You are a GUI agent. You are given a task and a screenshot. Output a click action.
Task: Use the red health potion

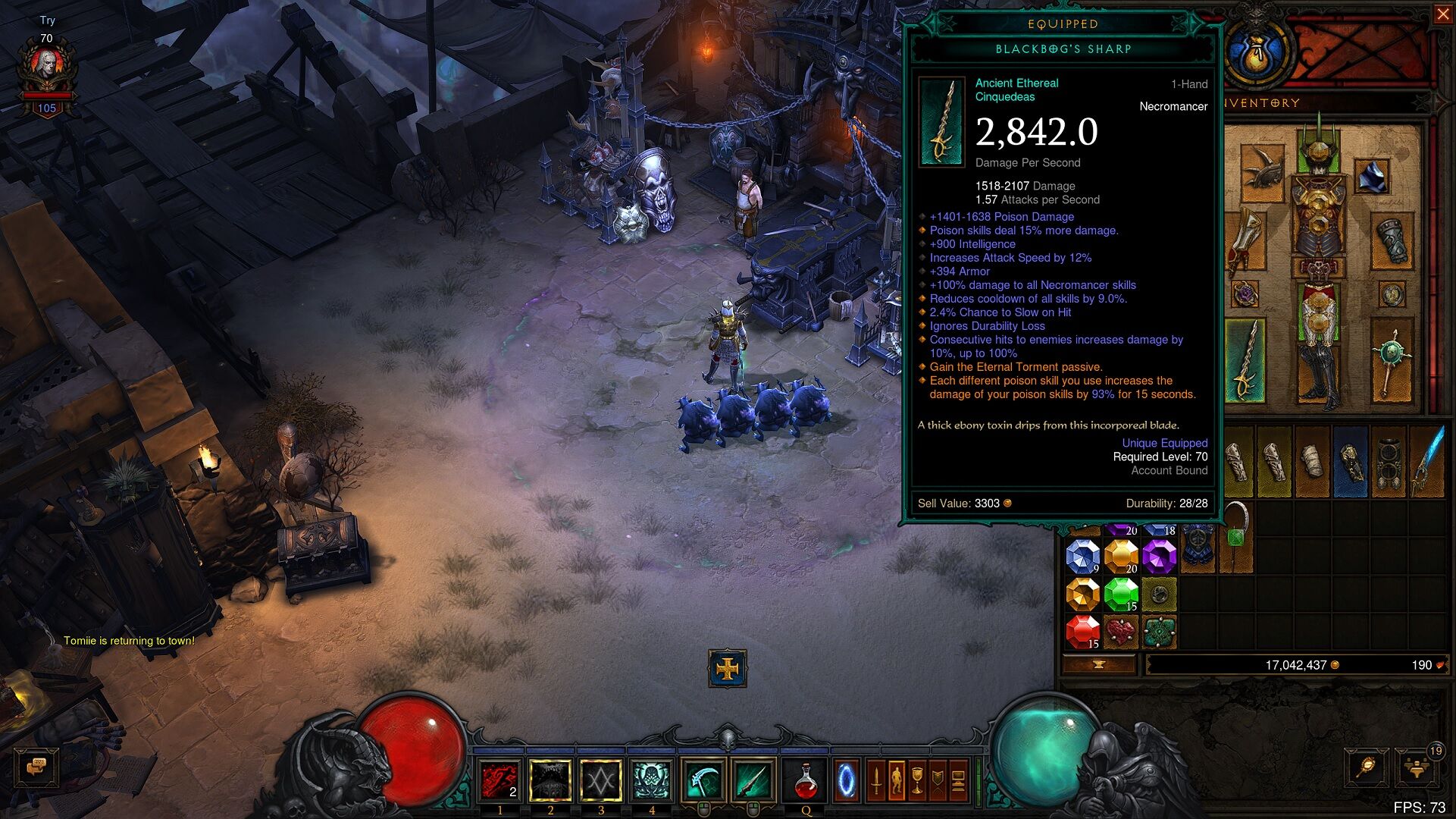[x=806, y=780]
